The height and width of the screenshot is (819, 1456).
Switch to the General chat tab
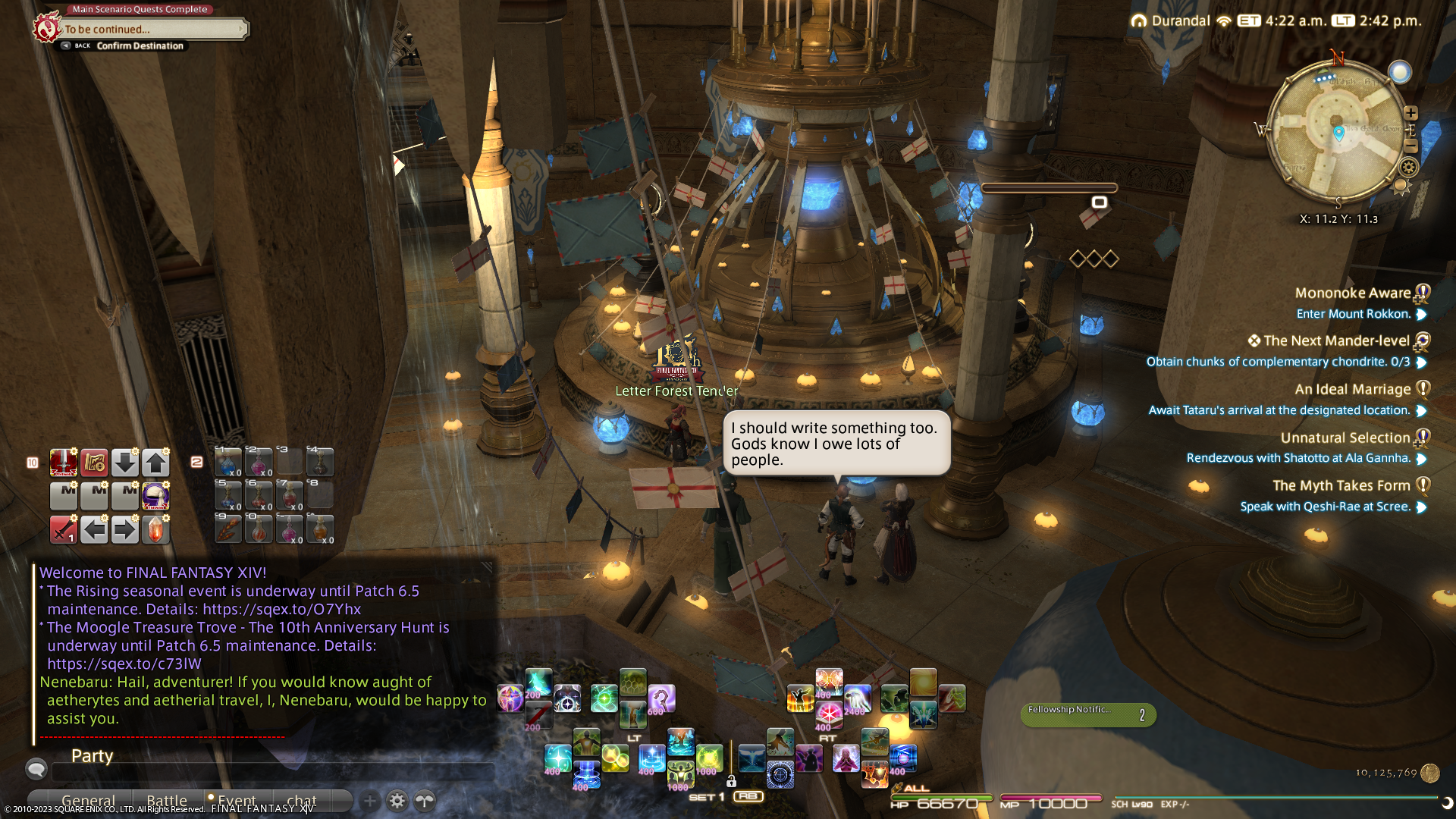(88, 801)
